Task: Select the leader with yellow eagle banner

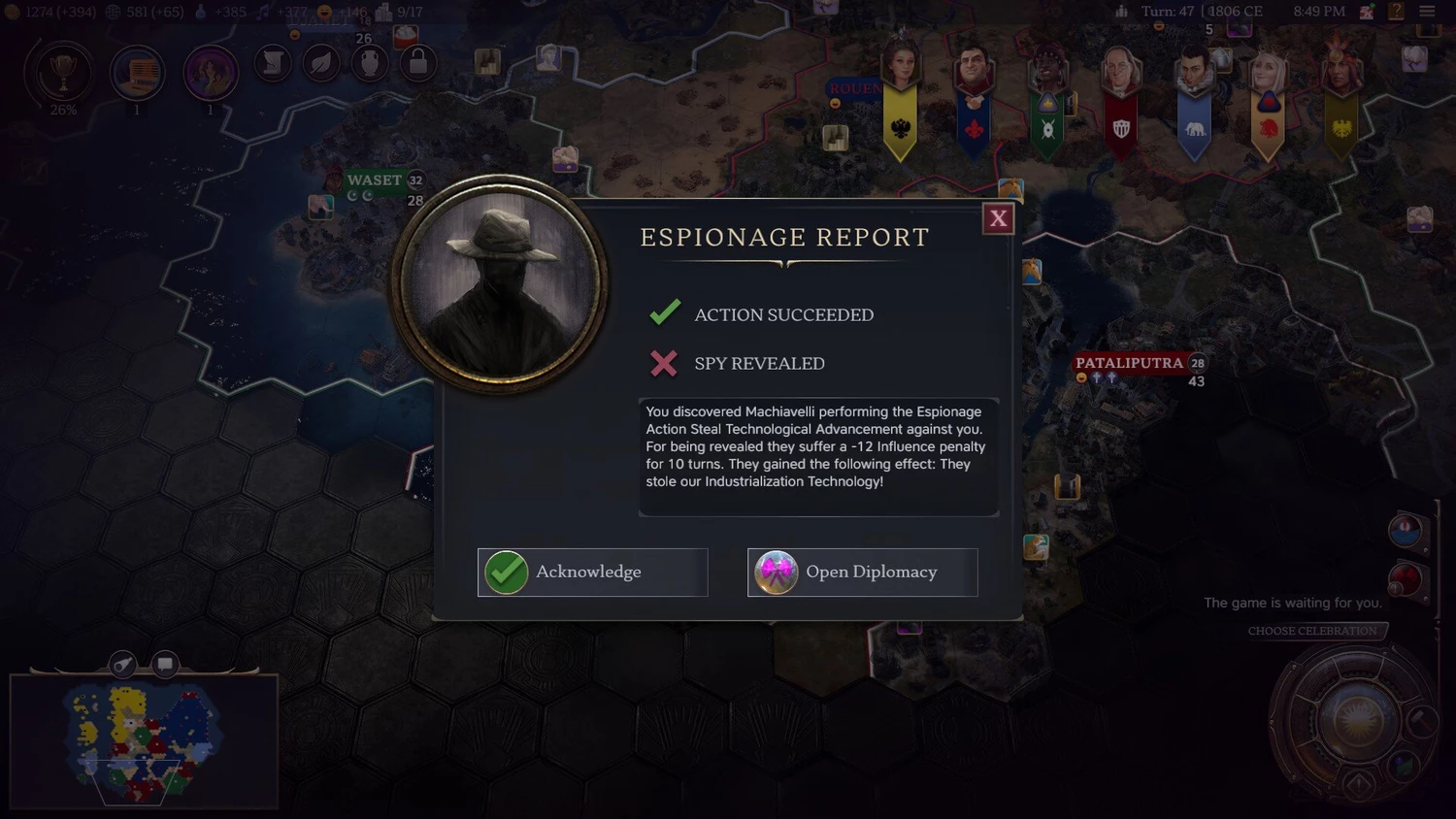Action: coord(900,97)
